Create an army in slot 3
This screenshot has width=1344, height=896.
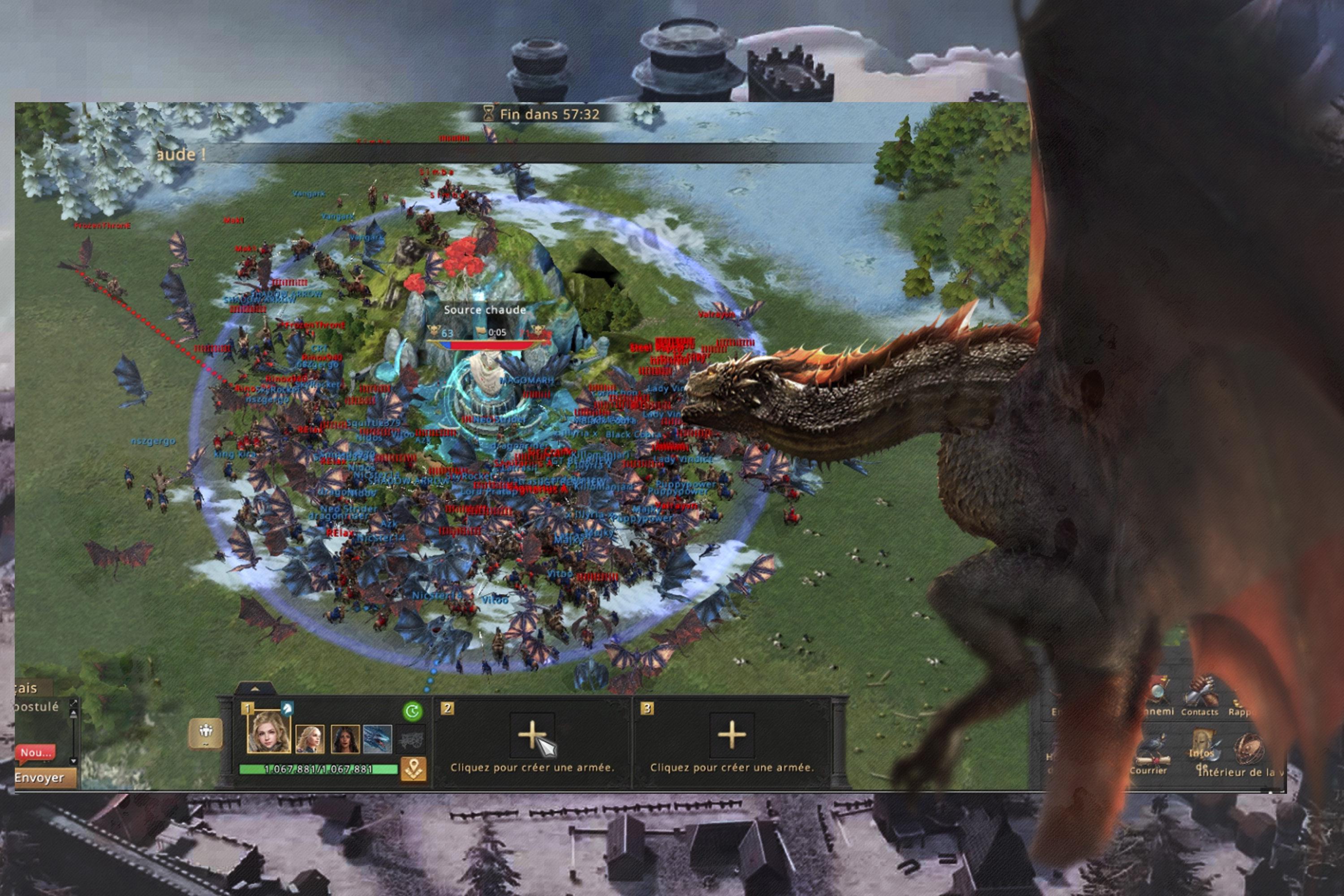pos(732,734)
